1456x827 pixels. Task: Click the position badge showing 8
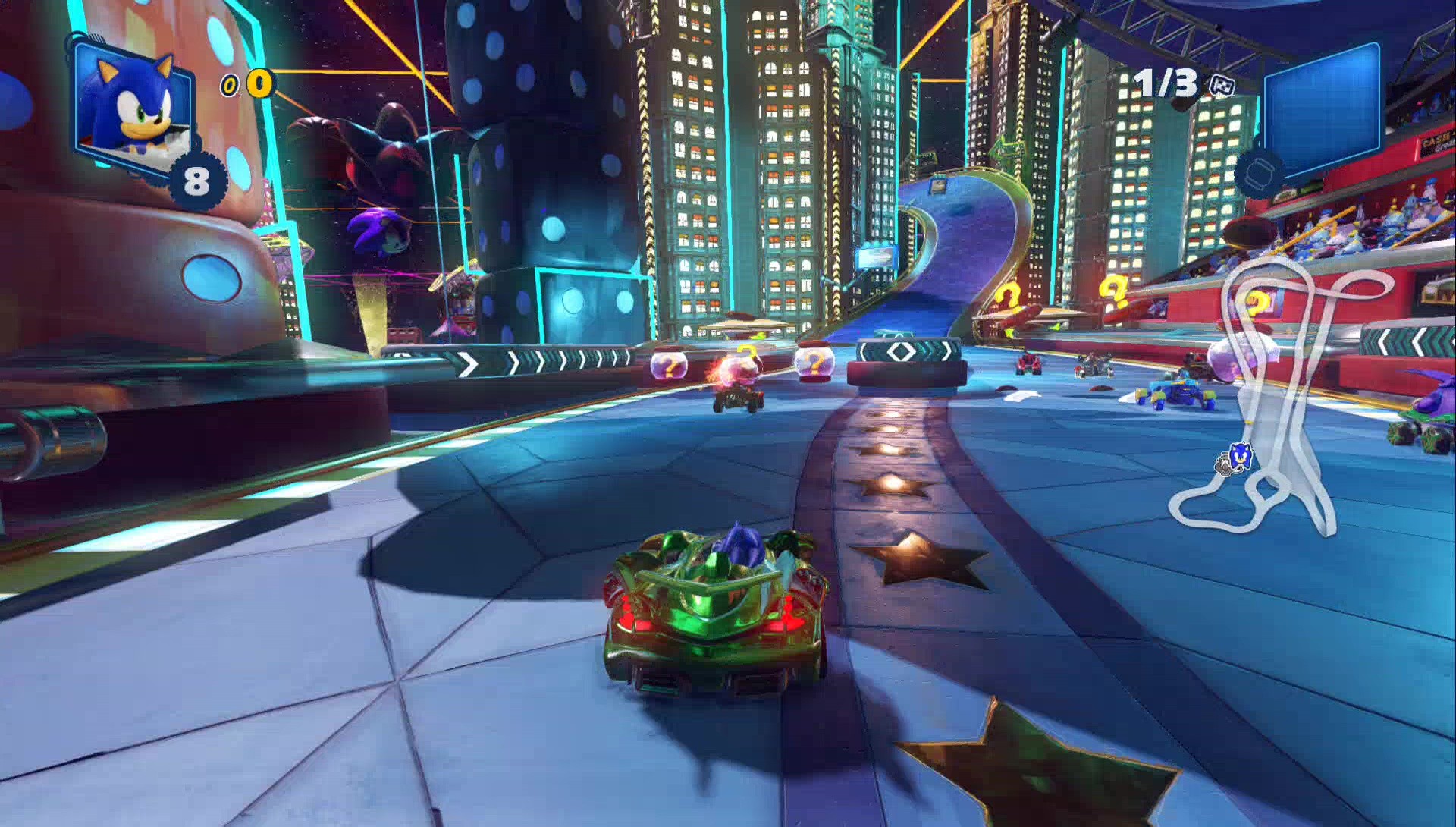click(196, 179)
